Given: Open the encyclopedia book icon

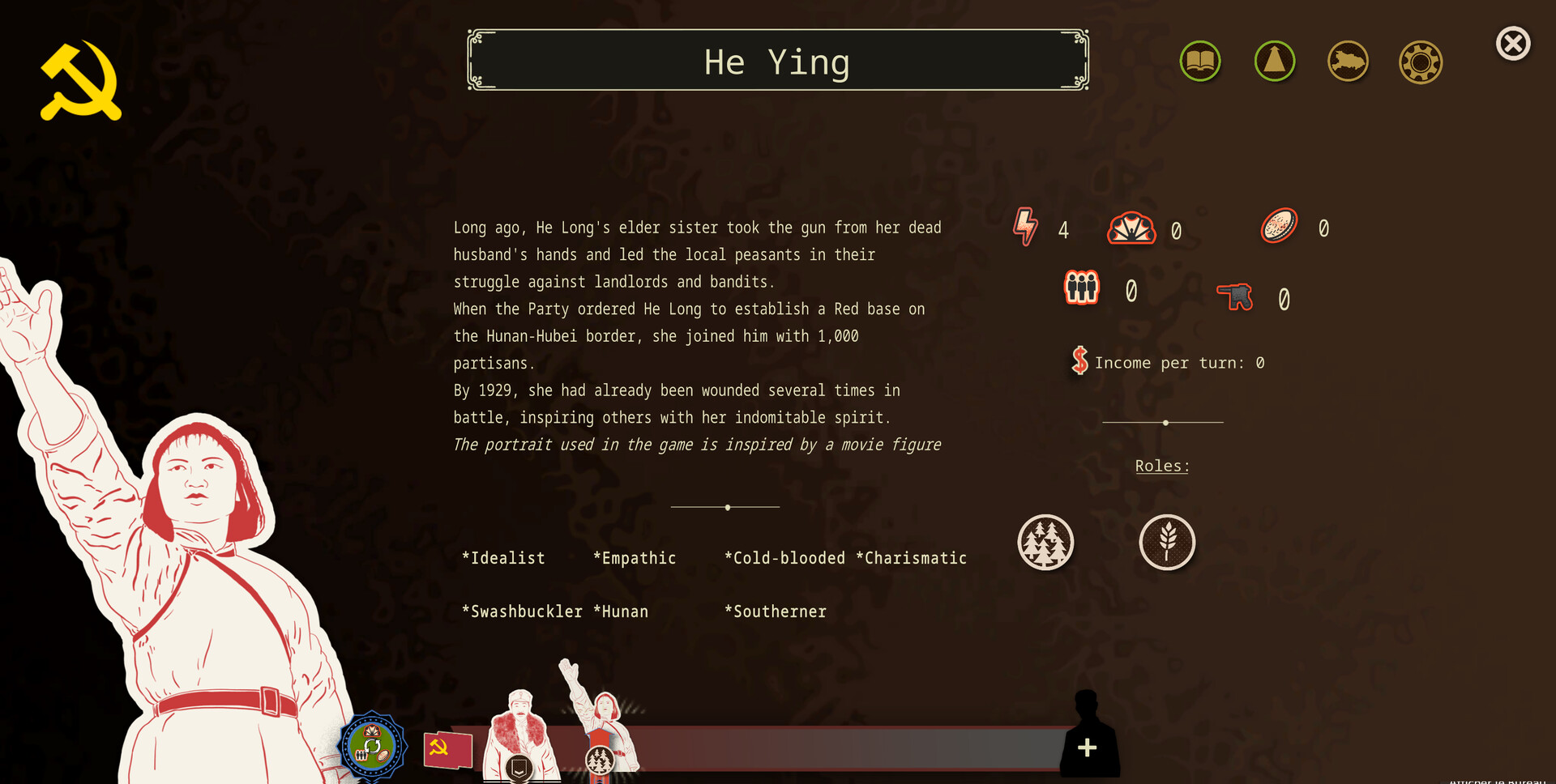Looking at the screenshot, I should [1200, 61].
